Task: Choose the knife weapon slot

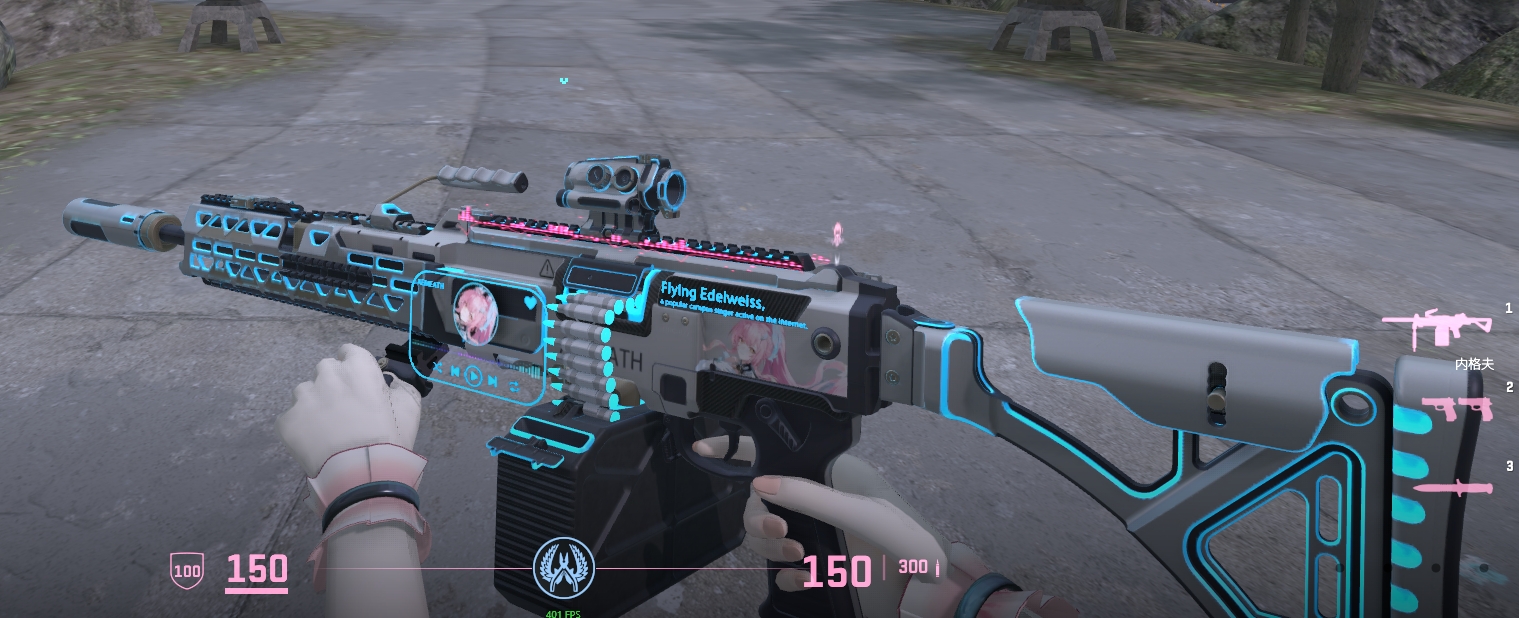Action: [1452, 488]
